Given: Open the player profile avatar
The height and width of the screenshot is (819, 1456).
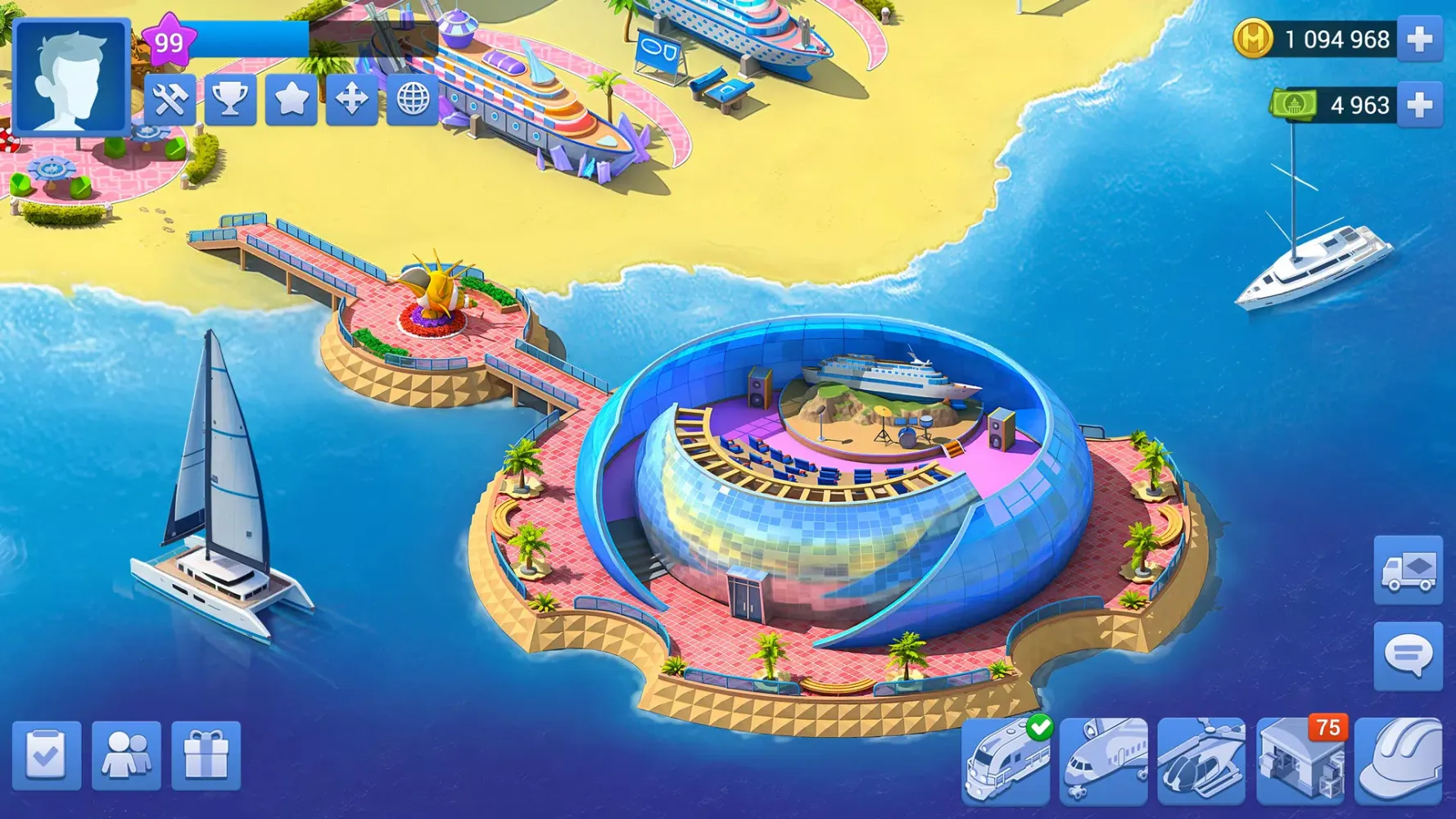Looking at the screenshot, I should (71, 76).
